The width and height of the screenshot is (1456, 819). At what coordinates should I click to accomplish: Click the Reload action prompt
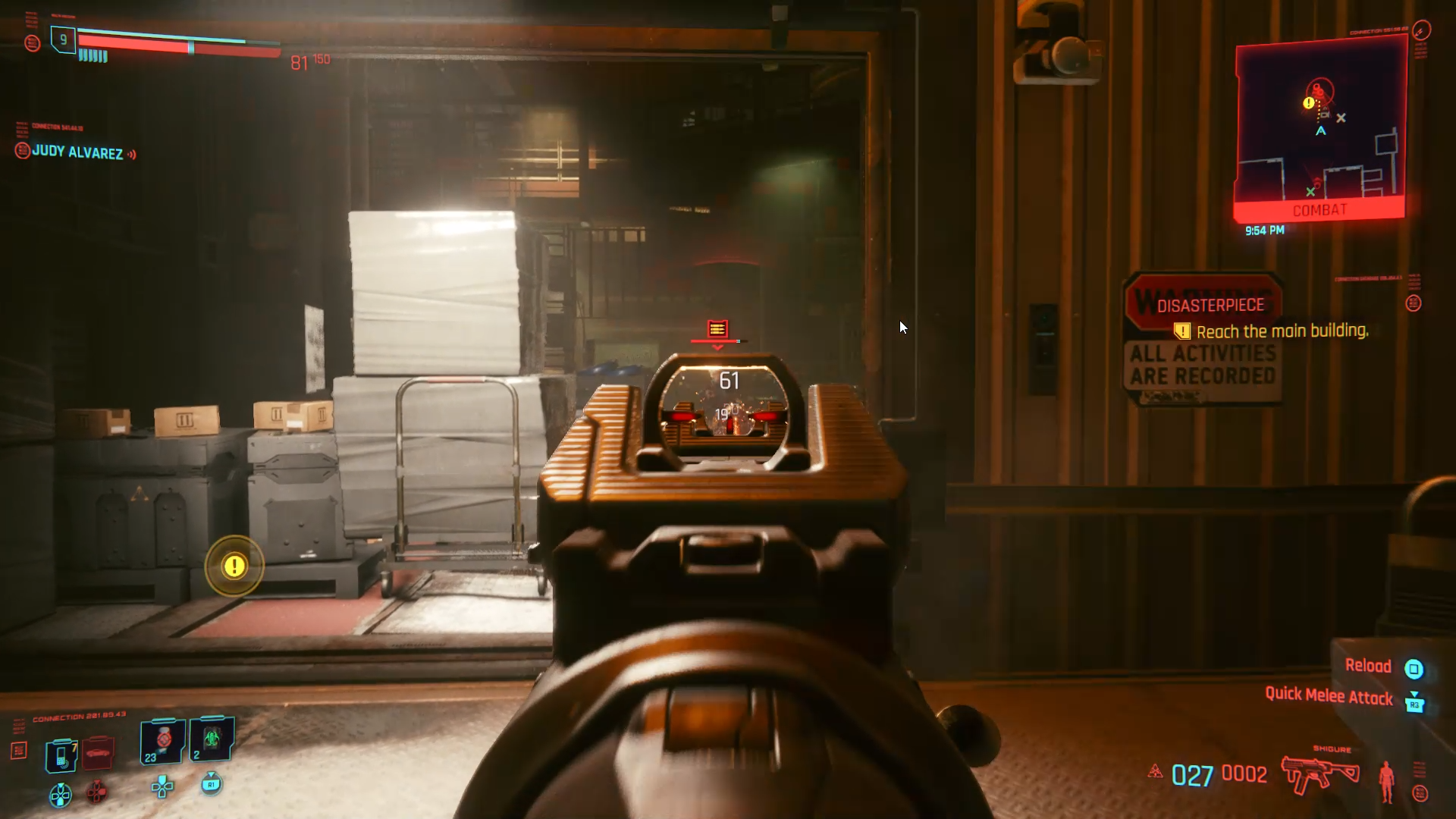coord(1370,666)
